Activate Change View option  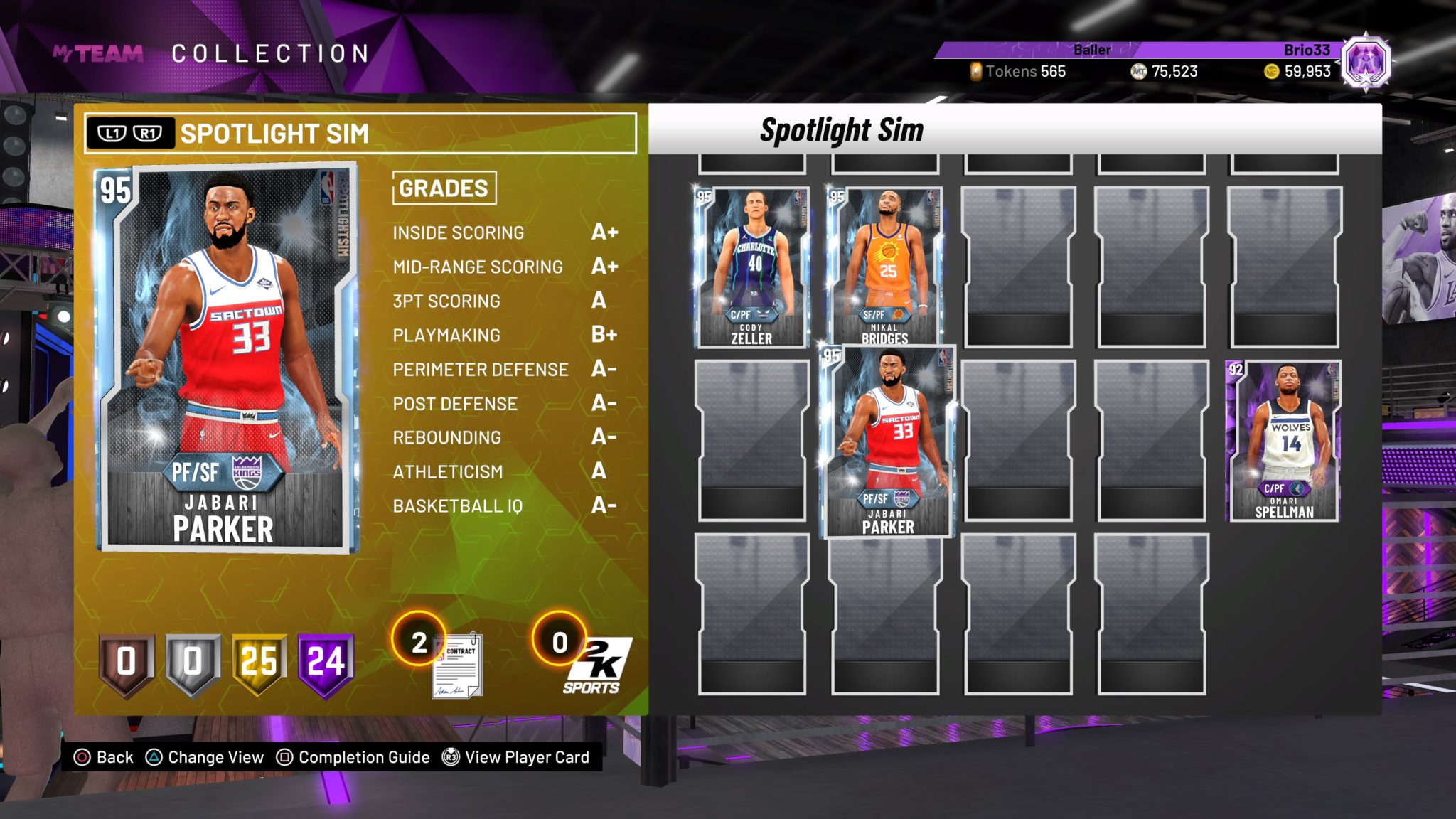(205, 757)
